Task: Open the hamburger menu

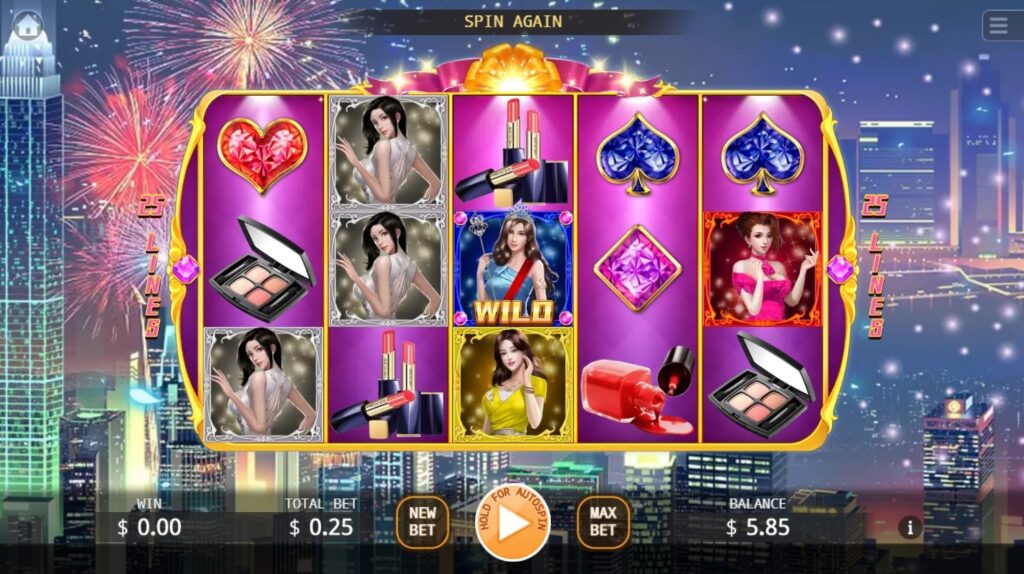Action: pos(1001,25)
